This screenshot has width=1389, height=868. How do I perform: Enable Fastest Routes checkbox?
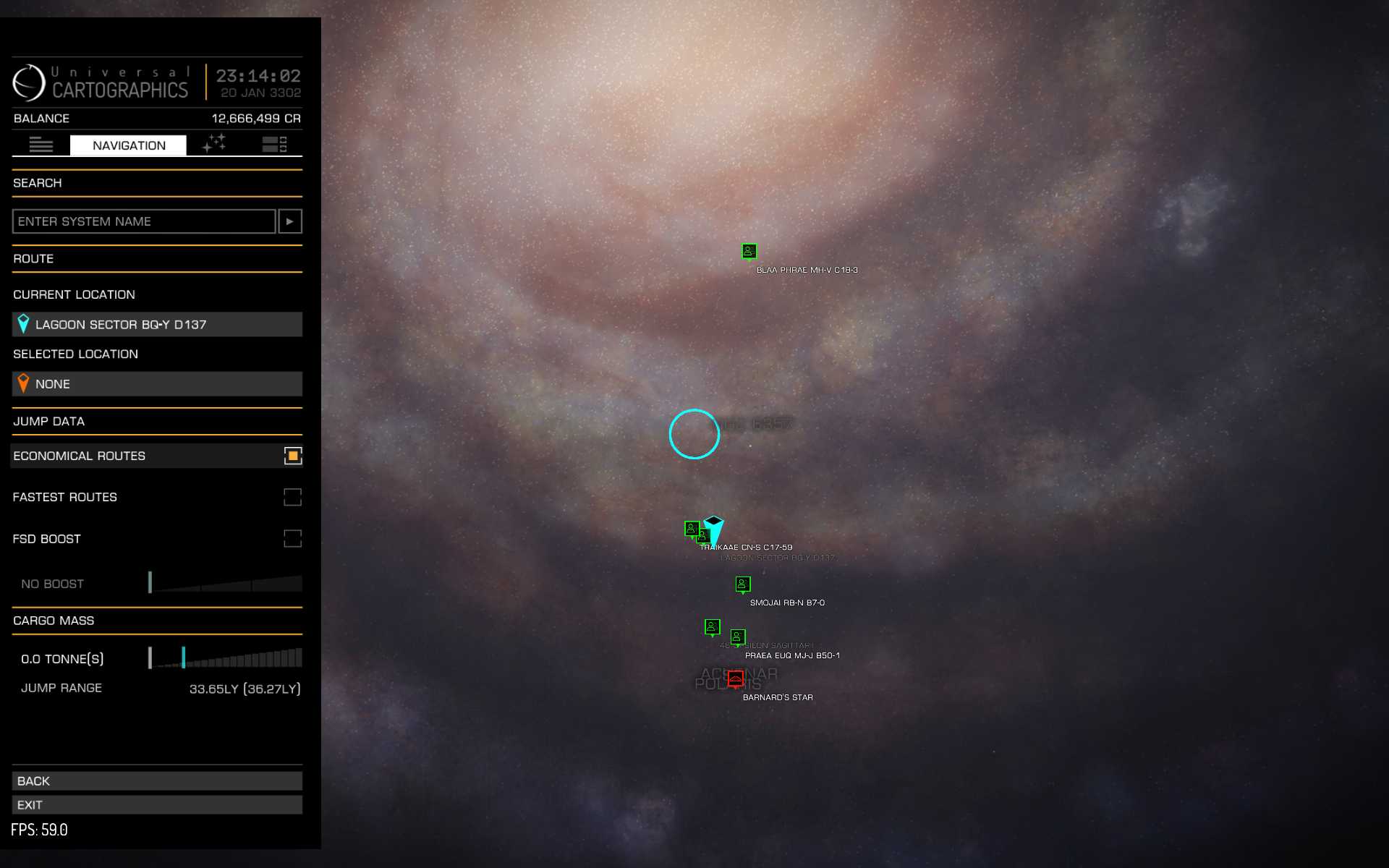pyautogui.click(x=292, y=497)
